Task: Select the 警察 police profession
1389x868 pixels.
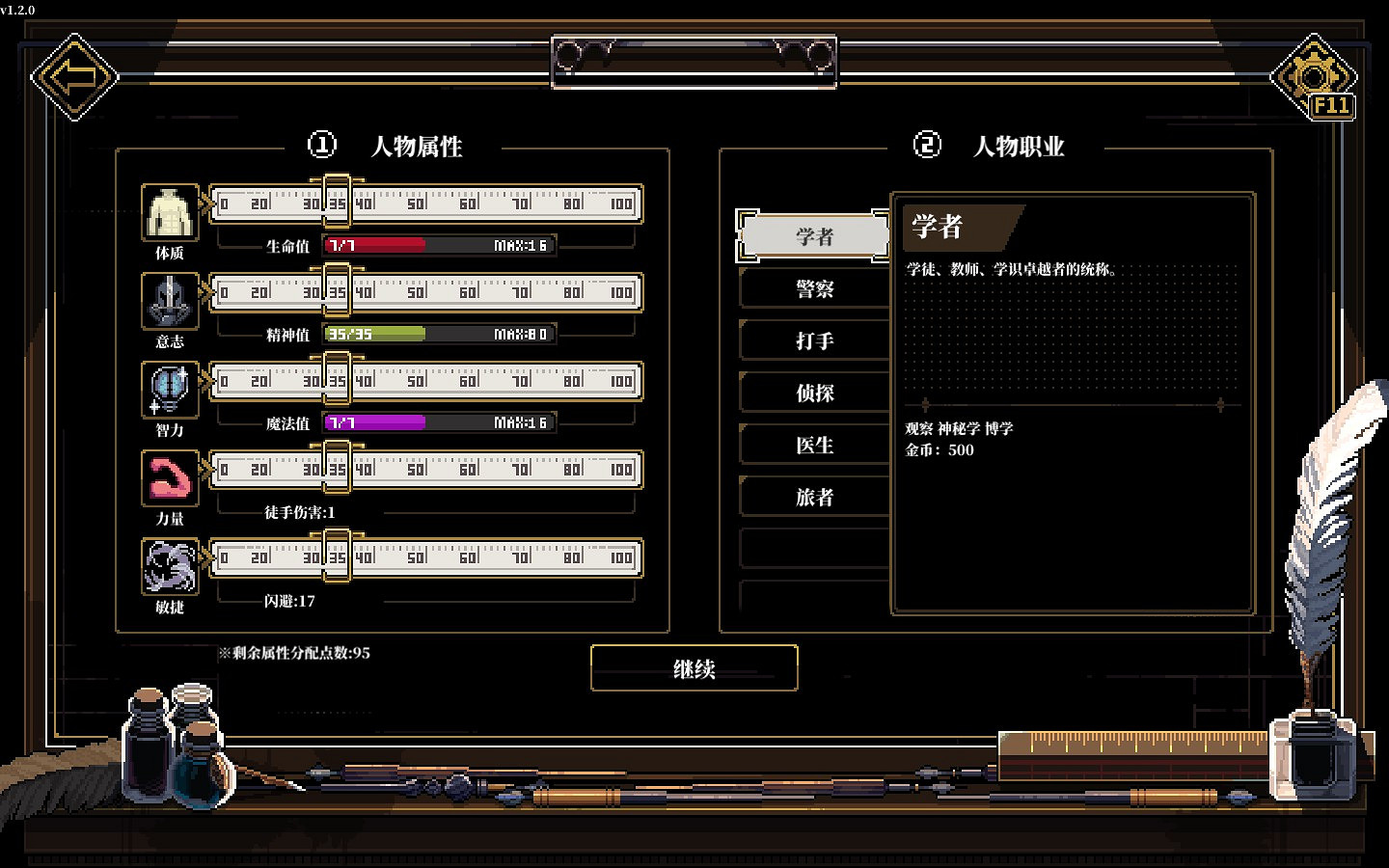Action: tap(815, 288)
